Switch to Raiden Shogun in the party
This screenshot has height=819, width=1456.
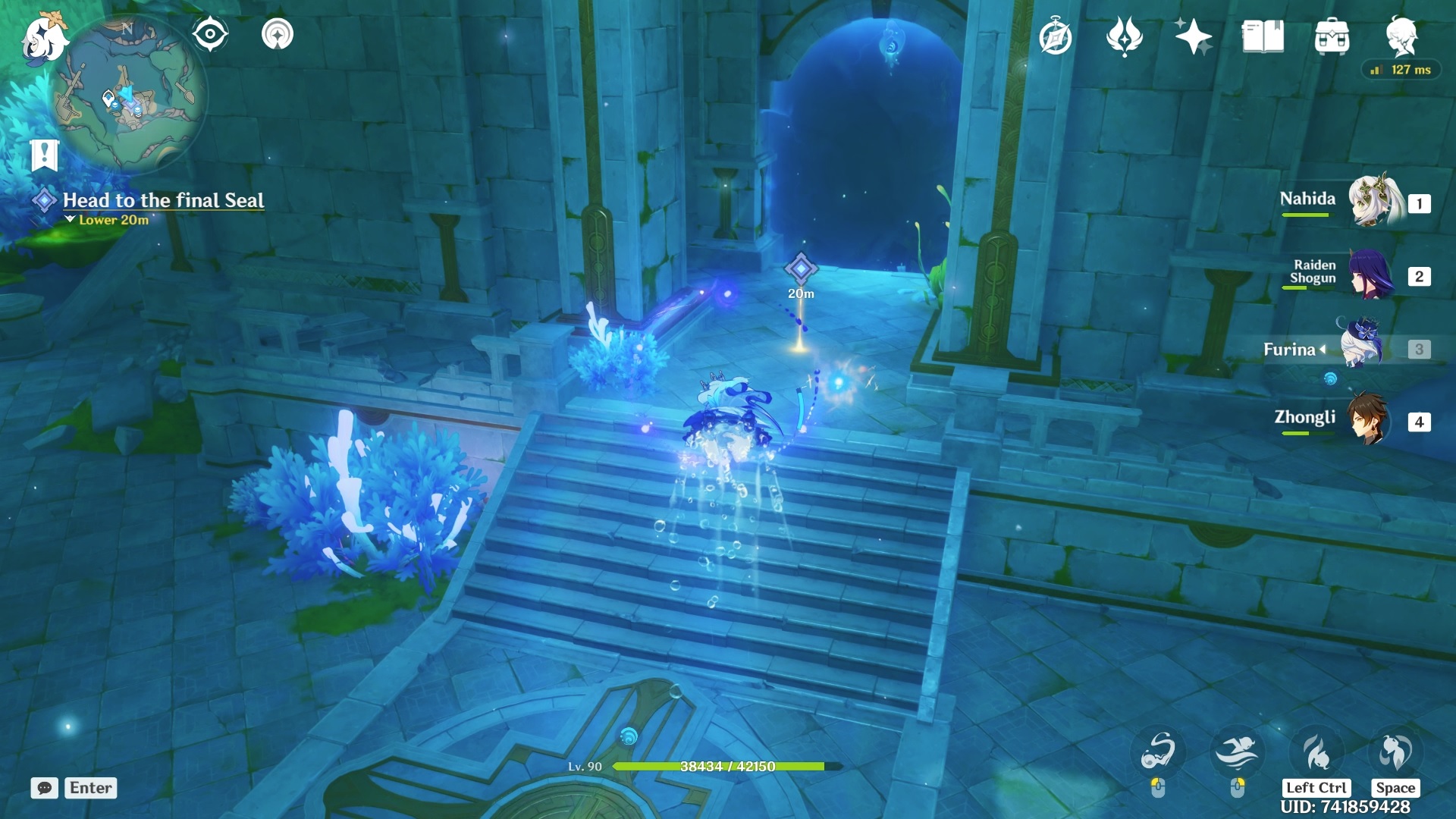pyautogui.click(x=1371, y=275)
